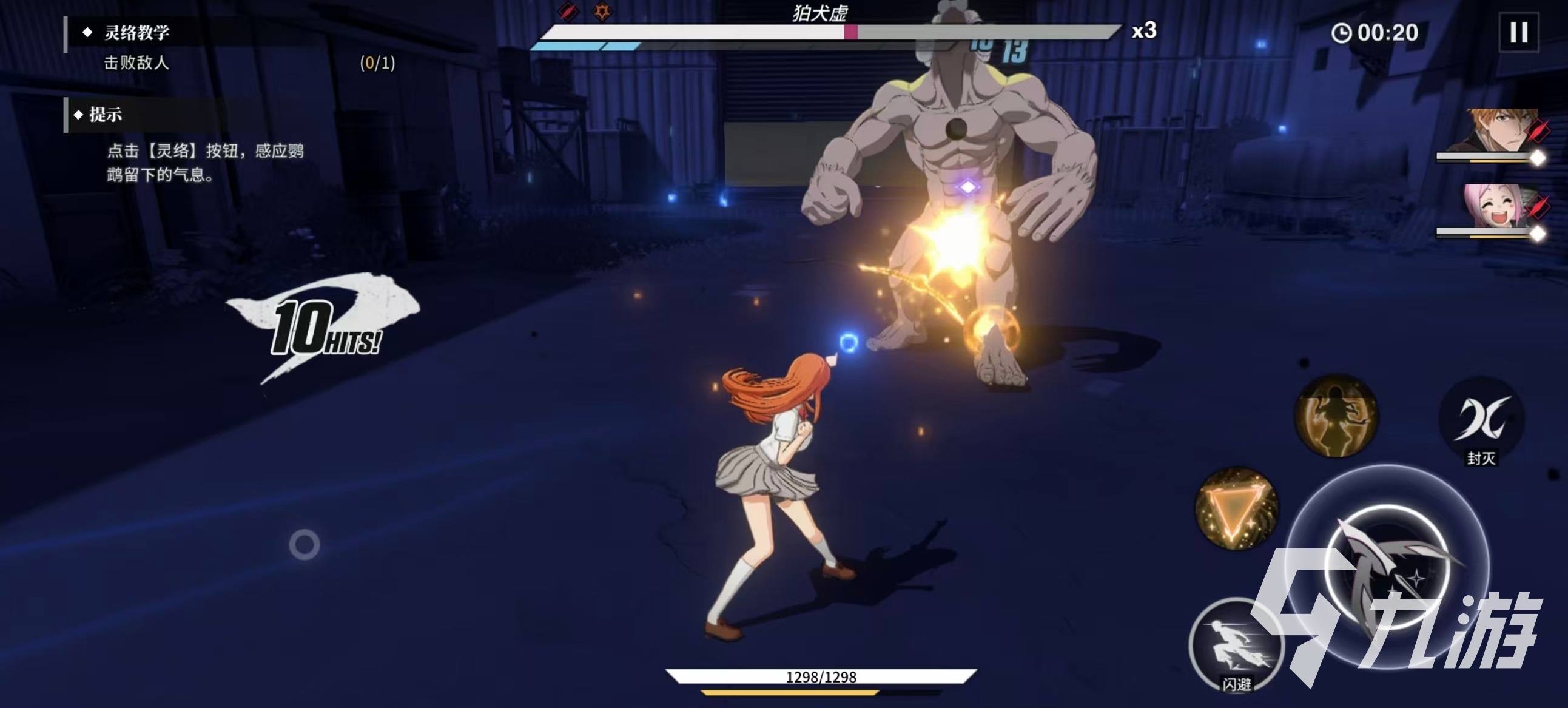Use the golden triangle shield skill
1568x708 pixels.
point(1236,509)
